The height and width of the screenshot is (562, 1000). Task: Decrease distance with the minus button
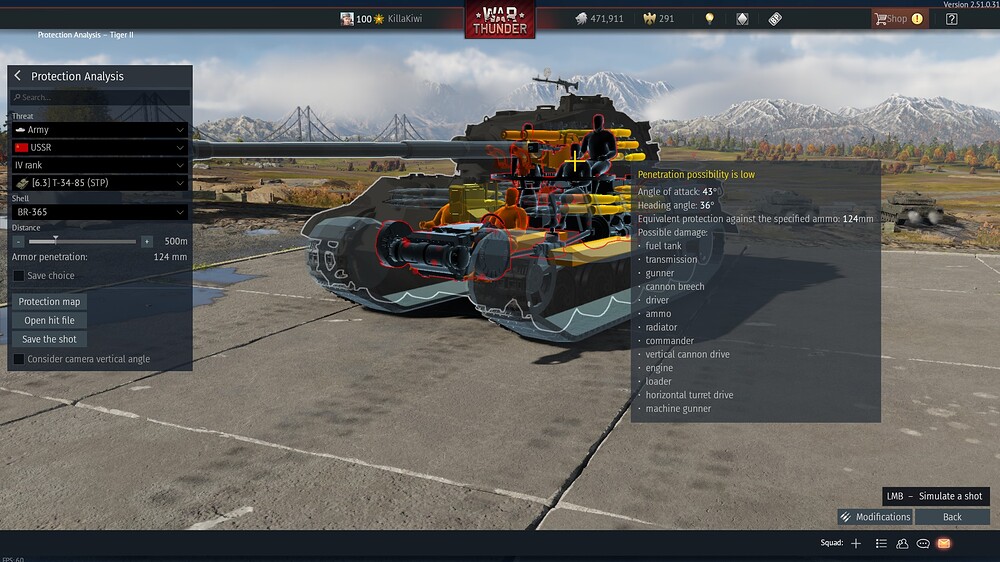(x=19, y=241)
